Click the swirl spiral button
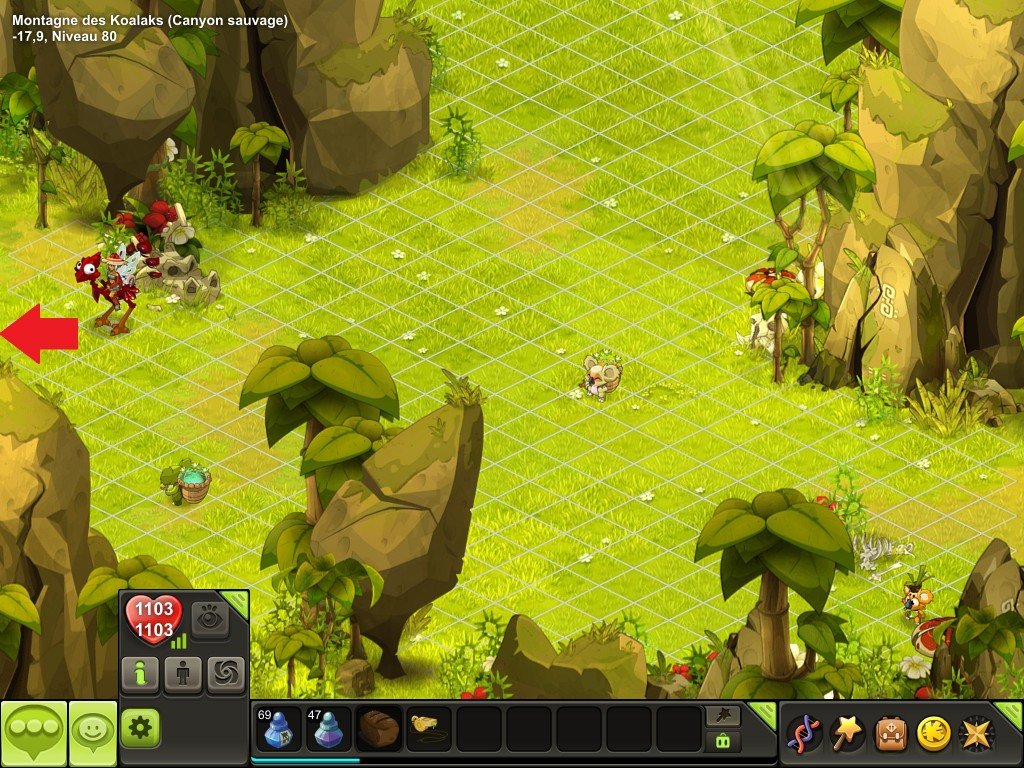This screenshot has width=1024, height=768. [226, 675]
